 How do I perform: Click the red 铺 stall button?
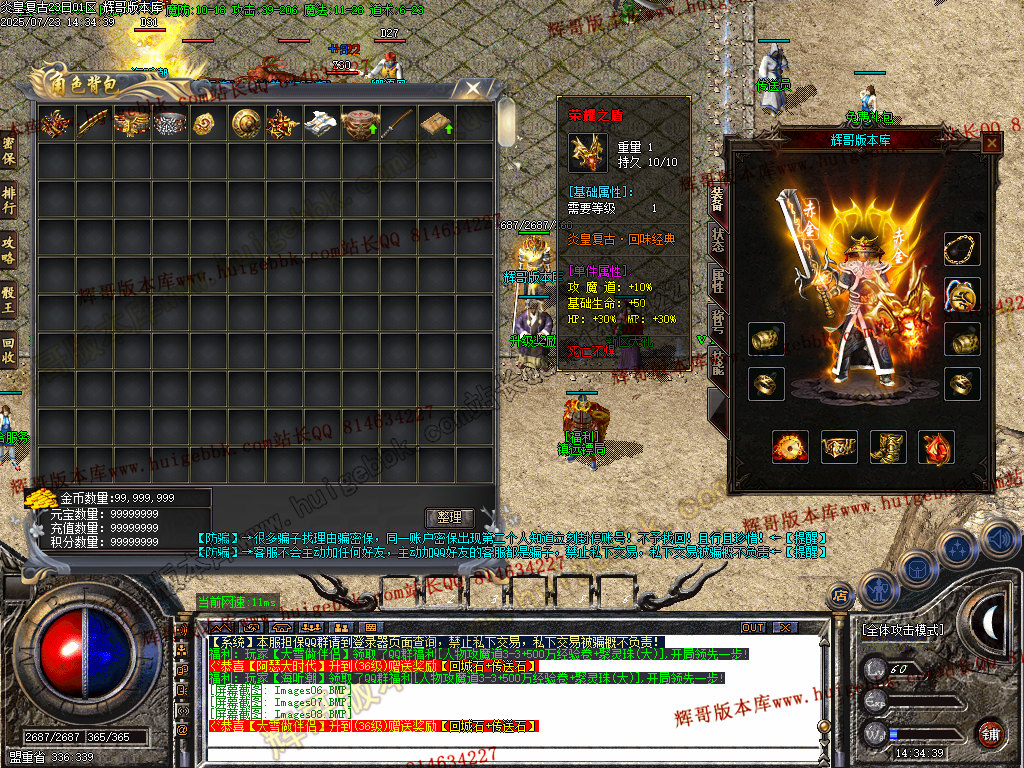coord(990,732)
